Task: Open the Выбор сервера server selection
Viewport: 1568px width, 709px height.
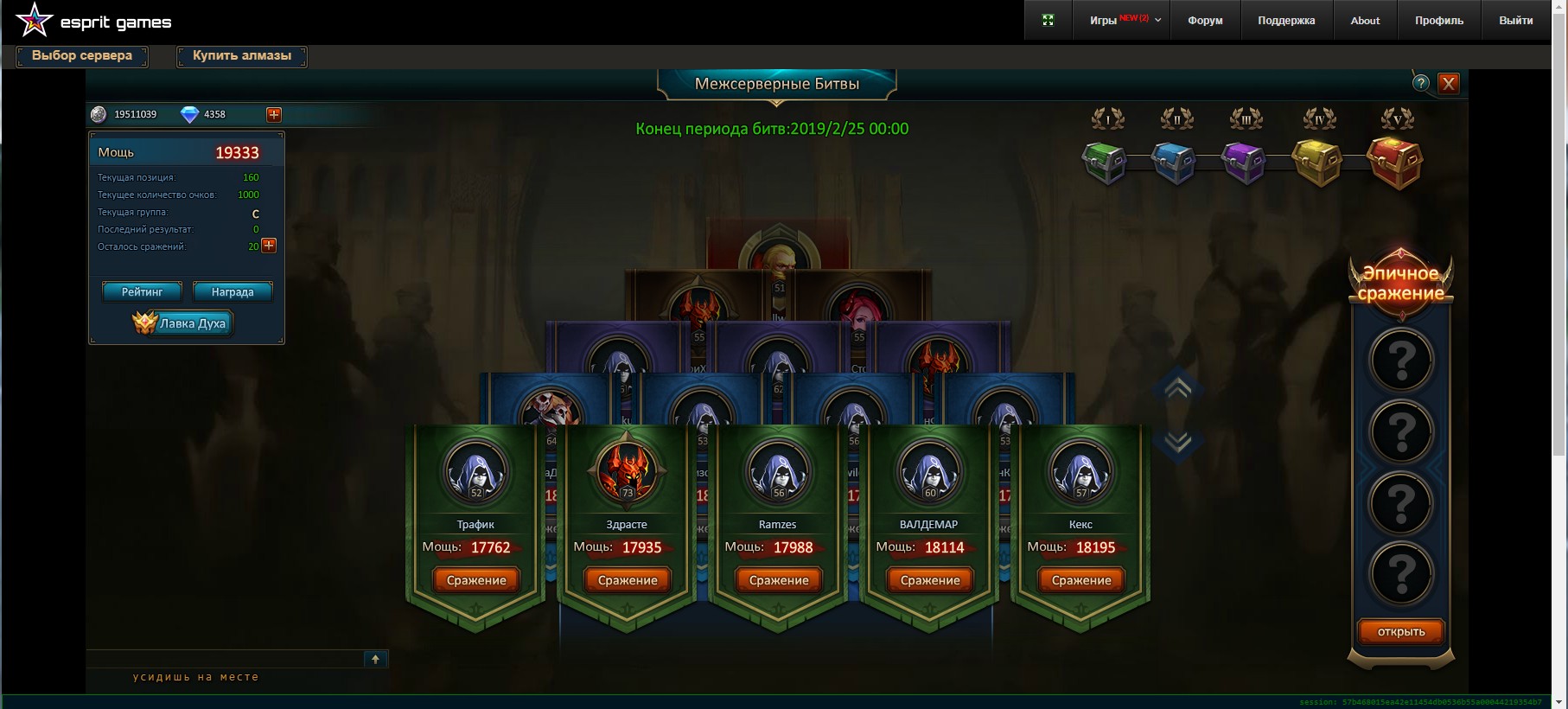Action: 82,56
